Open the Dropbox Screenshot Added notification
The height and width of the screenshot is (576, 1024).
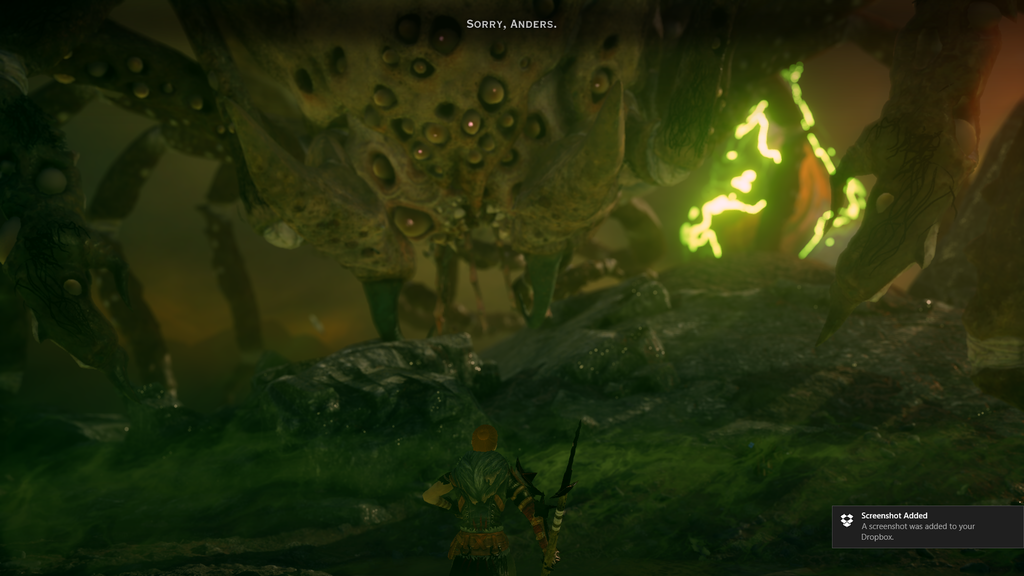pyautogui.click(x=926, y=526)
